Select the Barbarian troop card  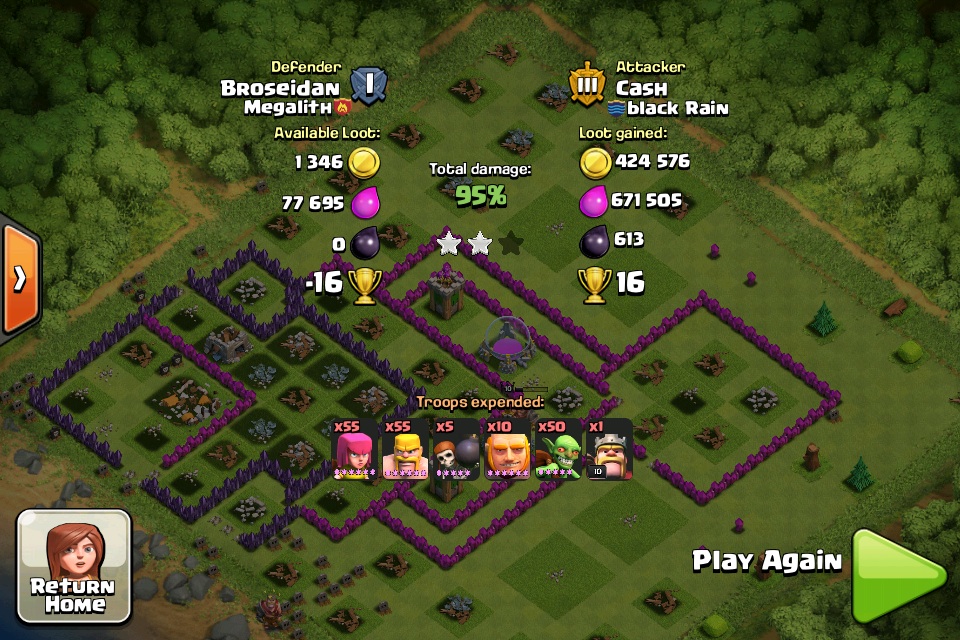click(406, 449)
